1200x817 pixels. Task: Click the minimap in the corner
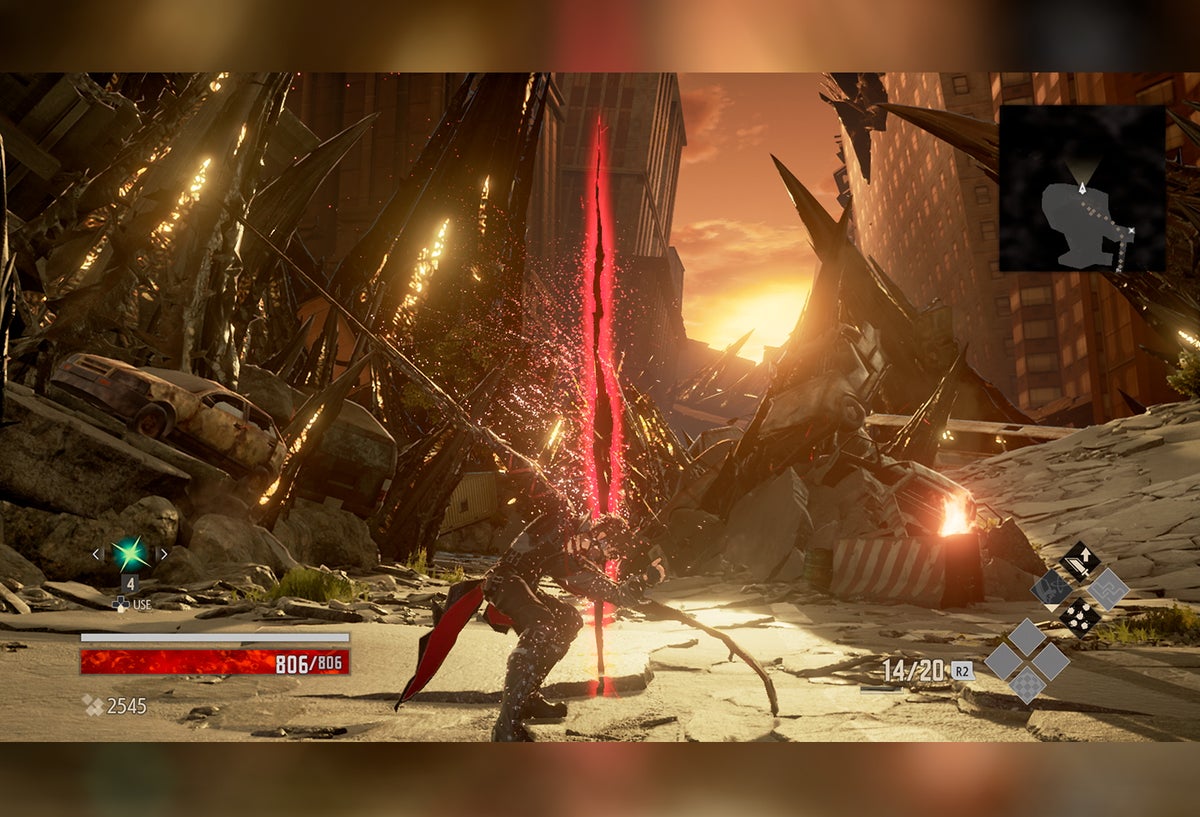(1082, 188)
